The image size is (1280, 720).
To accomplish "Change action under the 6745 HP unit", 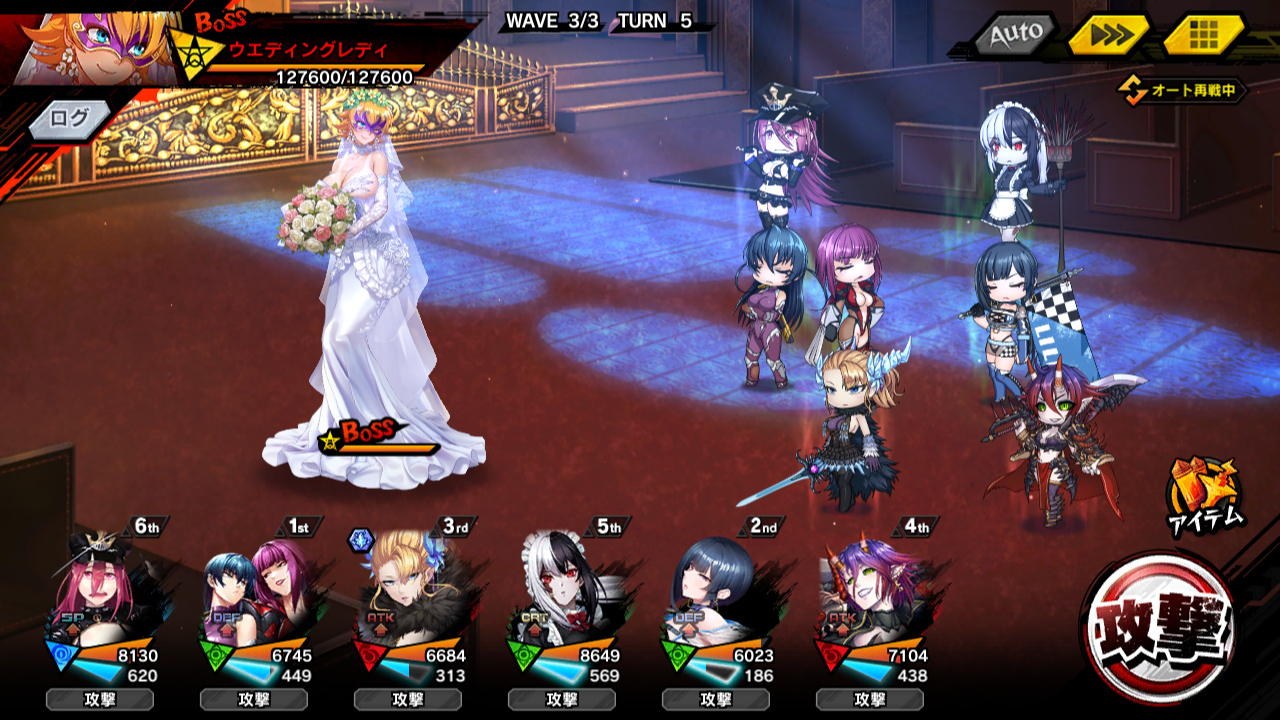I will pyautogui.click(x=254, y=699).
